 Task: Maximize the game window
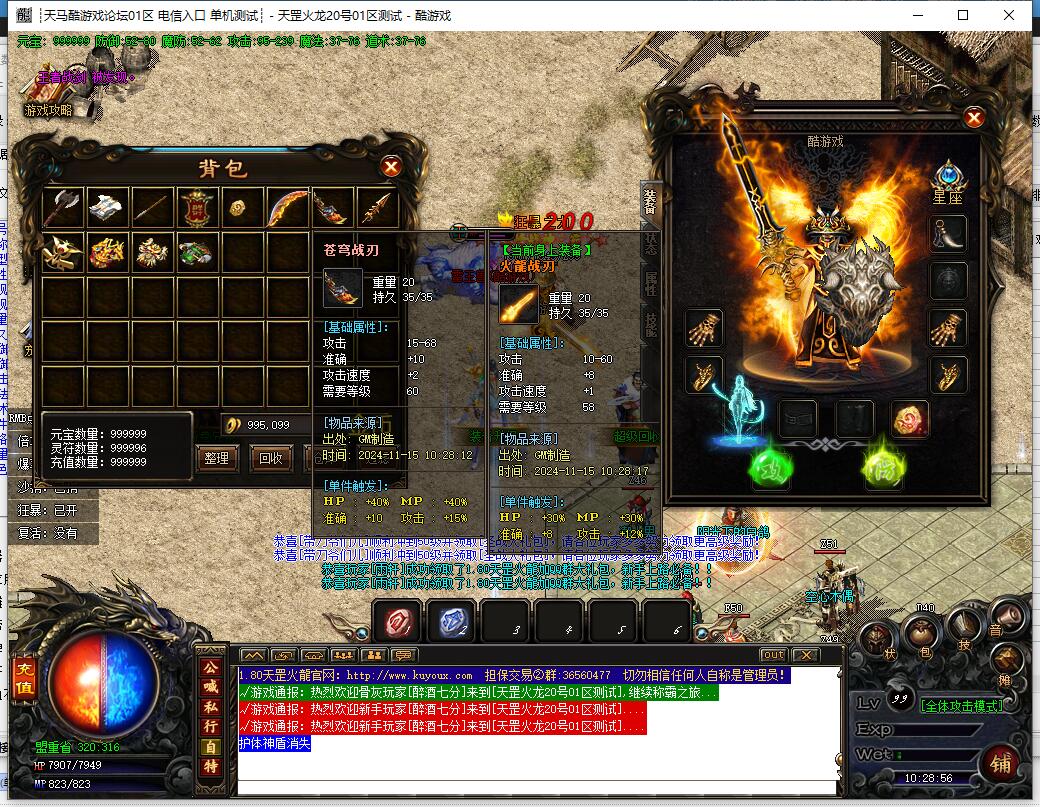963,15
